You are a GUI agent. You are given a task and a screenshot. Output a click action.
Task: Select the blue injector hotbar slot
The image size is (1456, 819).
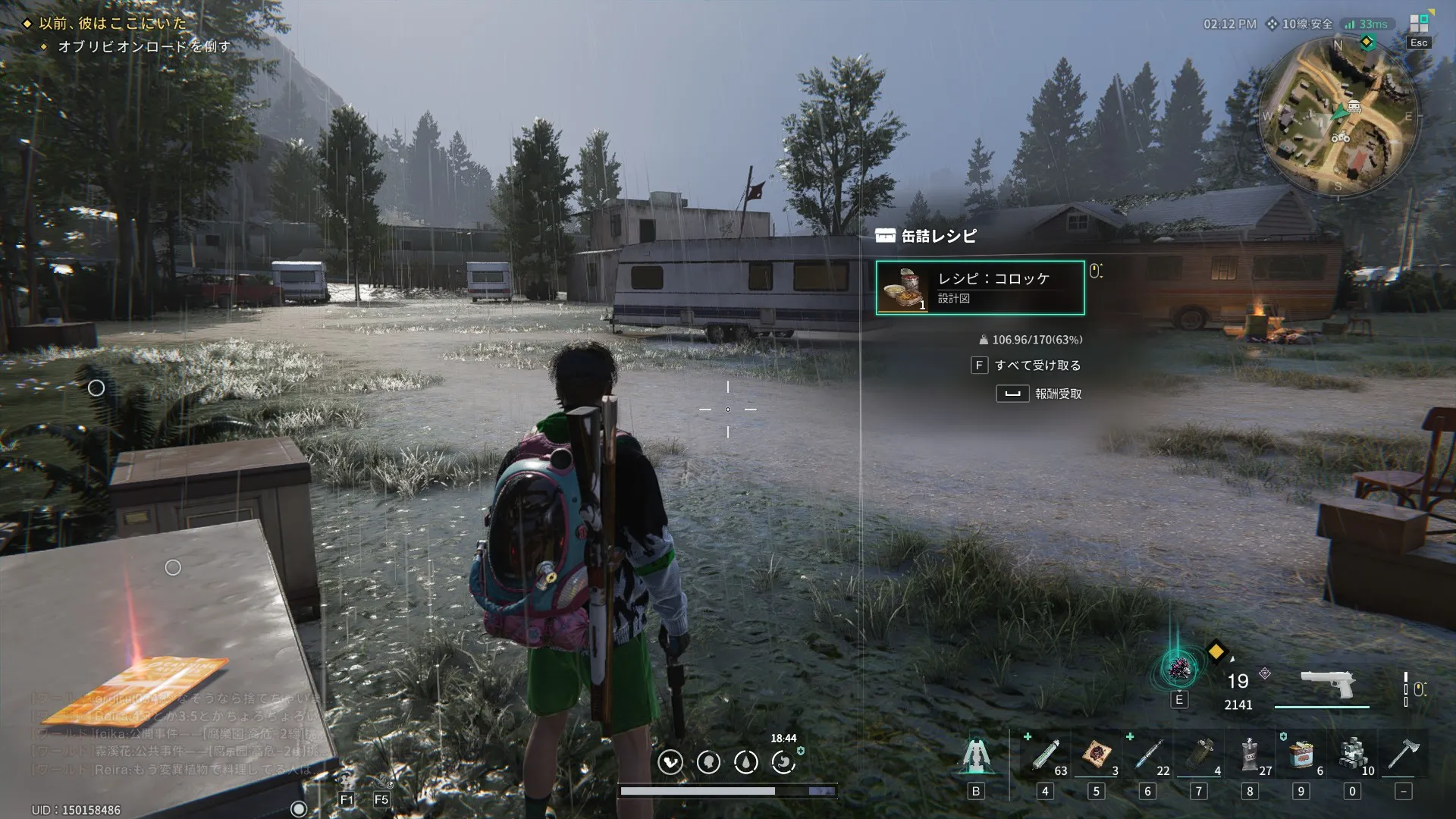[x=1147, y=755]
